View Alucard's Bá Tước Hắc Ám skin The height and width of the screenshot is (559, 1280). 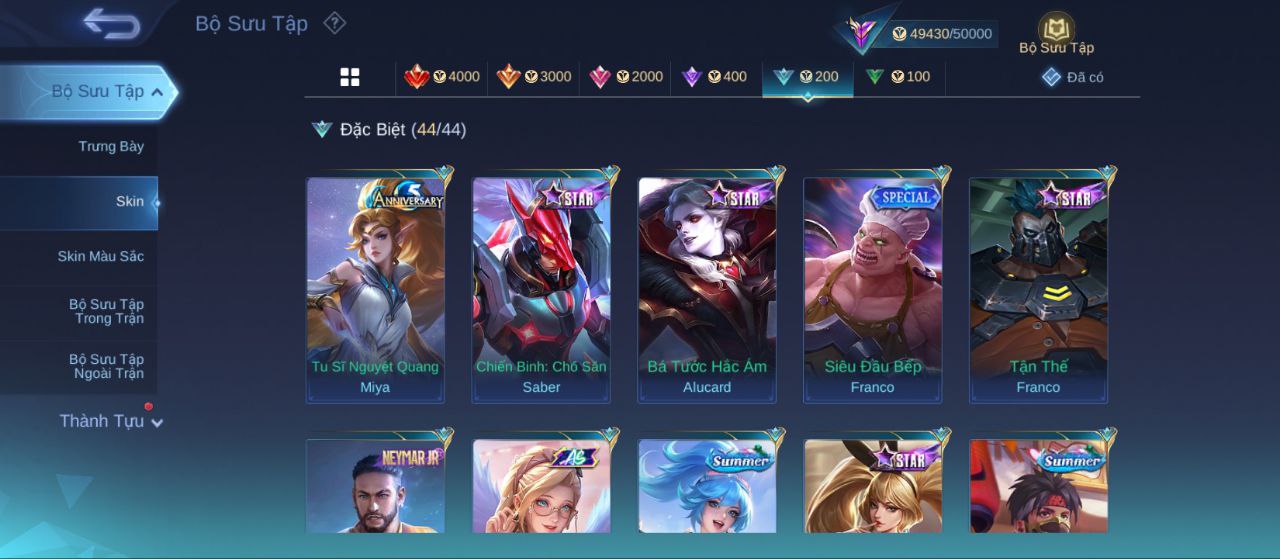point(707,290)
